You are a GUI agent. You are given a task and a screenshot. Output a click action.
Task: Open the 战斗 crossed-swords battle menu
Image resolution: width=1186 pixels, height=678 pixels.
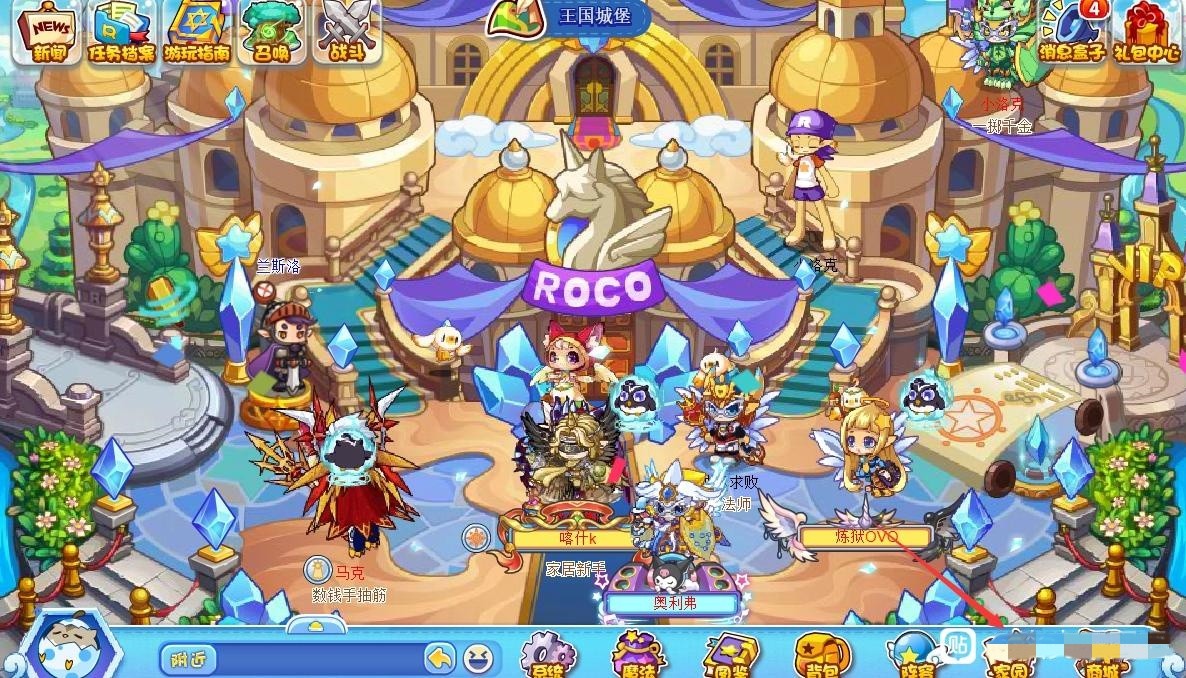(x=347, y=32)
